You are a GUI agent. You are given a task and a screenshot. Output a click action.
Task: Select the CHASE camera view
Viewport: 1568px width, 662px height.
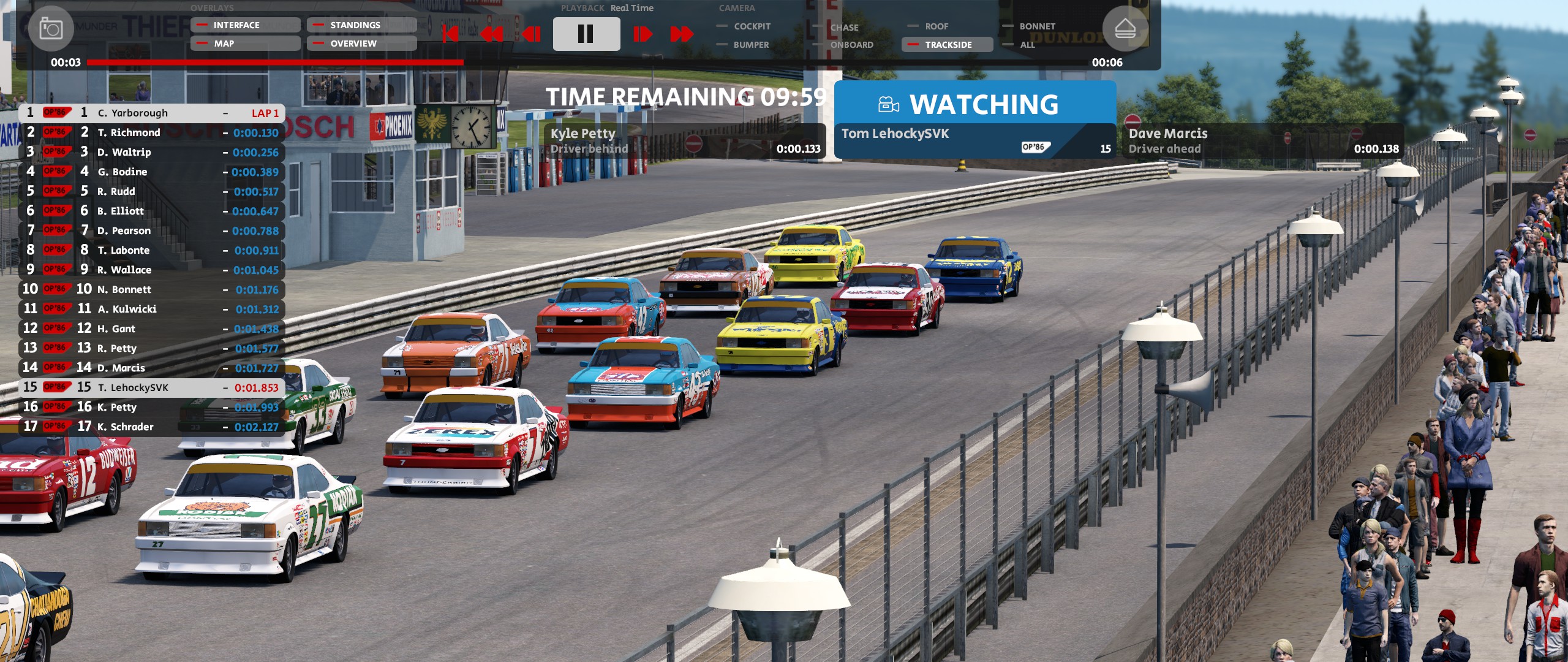[x=843, y=28]
